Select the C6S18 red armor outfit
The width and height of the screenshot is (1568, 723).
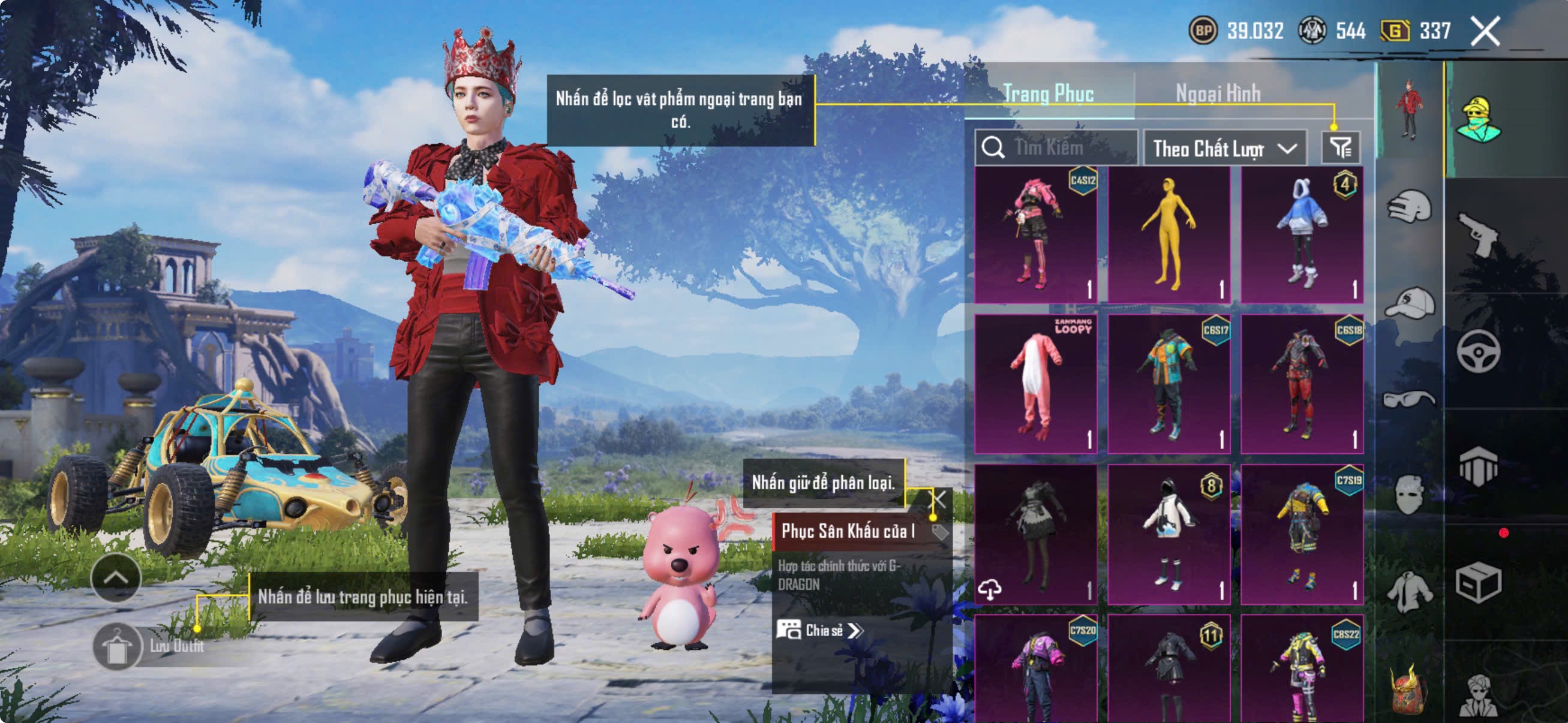tap(1302, 384)
